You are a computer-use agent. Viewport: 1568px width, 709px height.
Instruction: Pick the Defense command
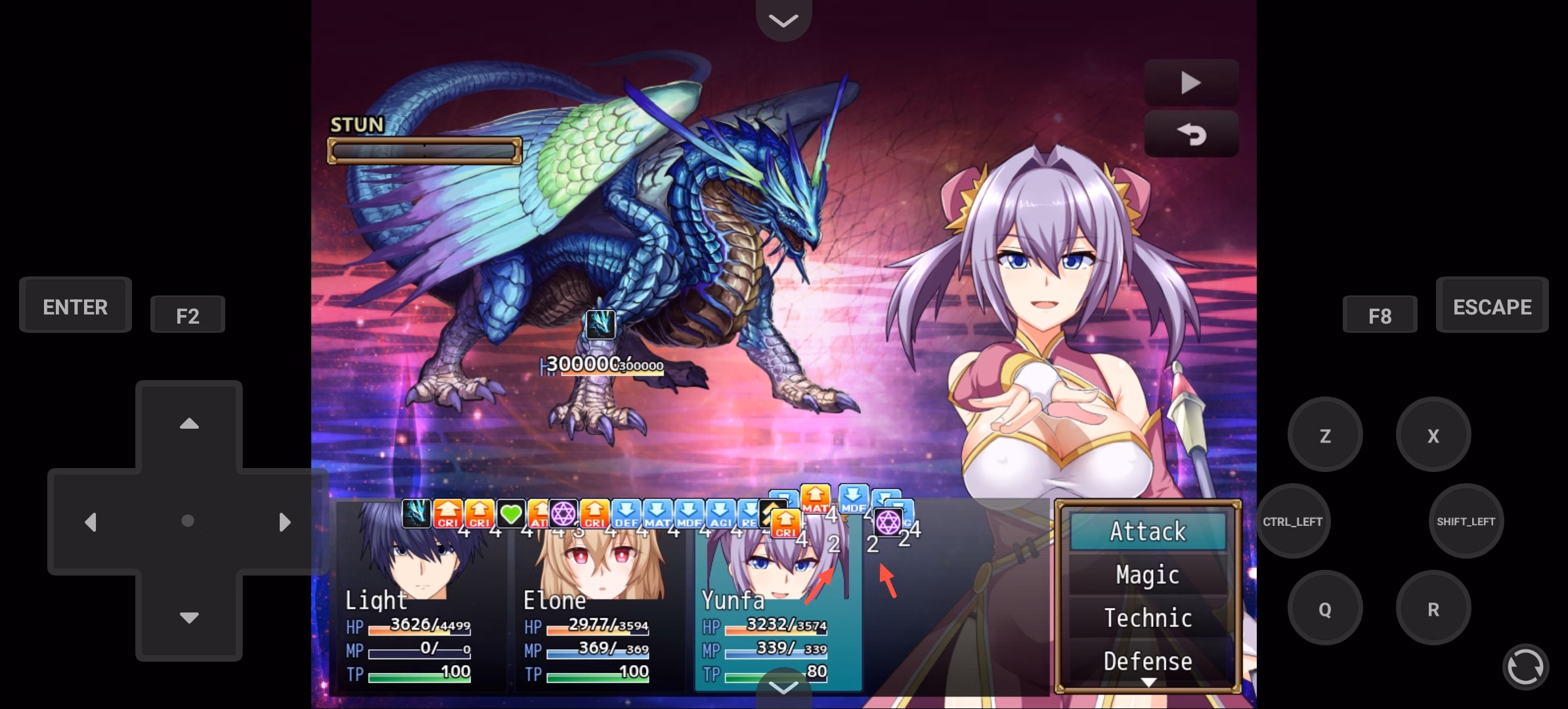pyautogui.click(x=1148, y=660)
